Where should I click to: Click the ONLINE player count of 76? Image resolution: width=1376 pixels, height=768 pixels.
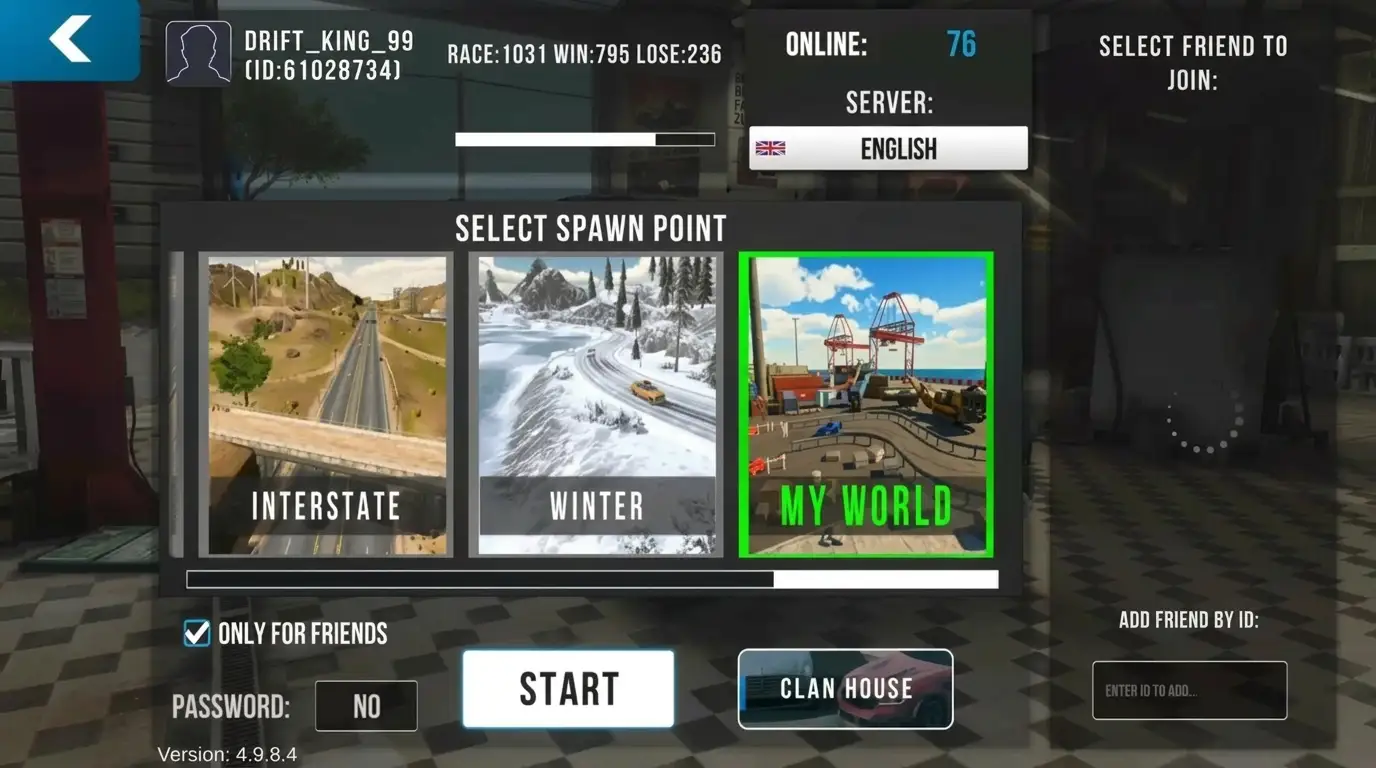[962, 44]
